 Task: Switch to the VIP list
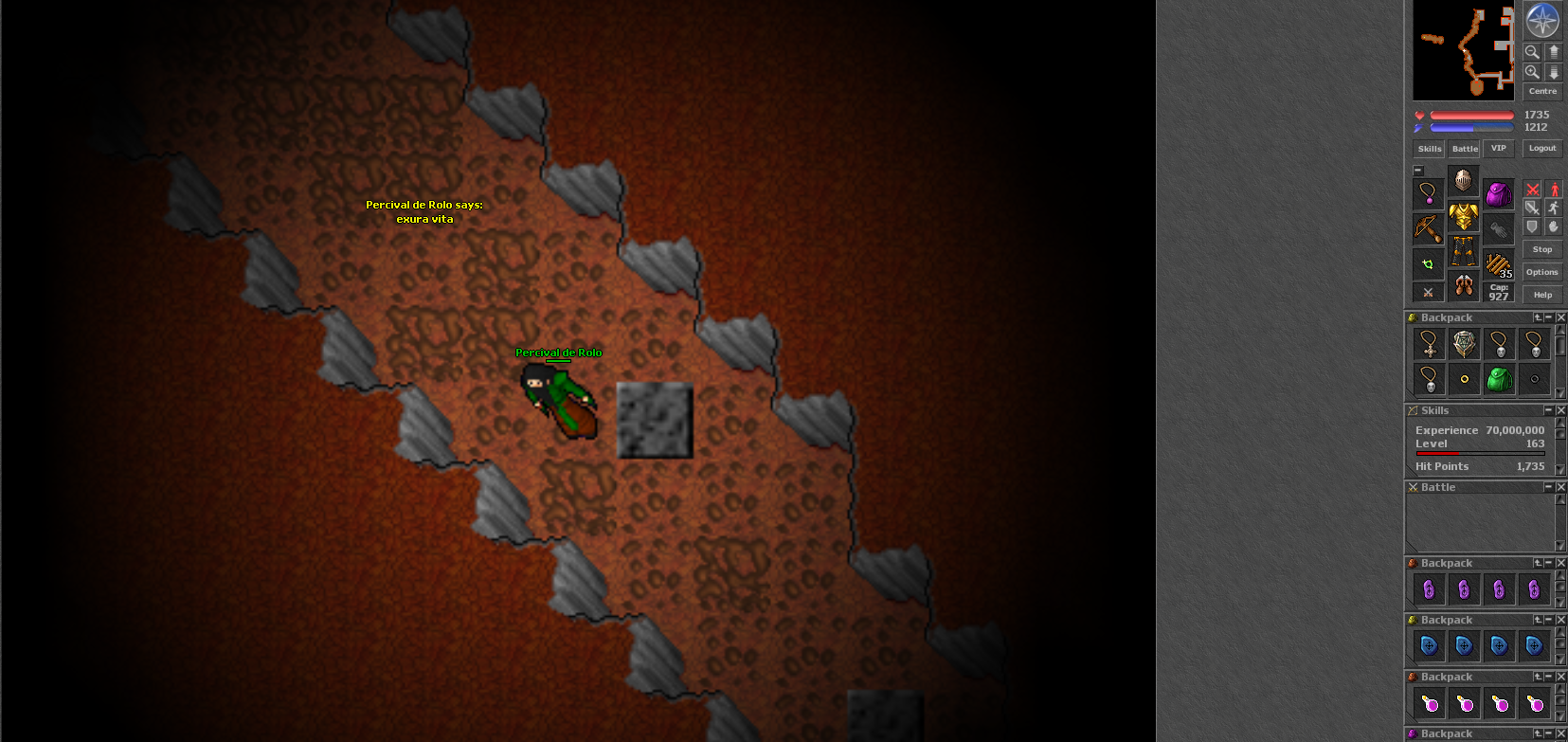click(x=1498, y=149)
